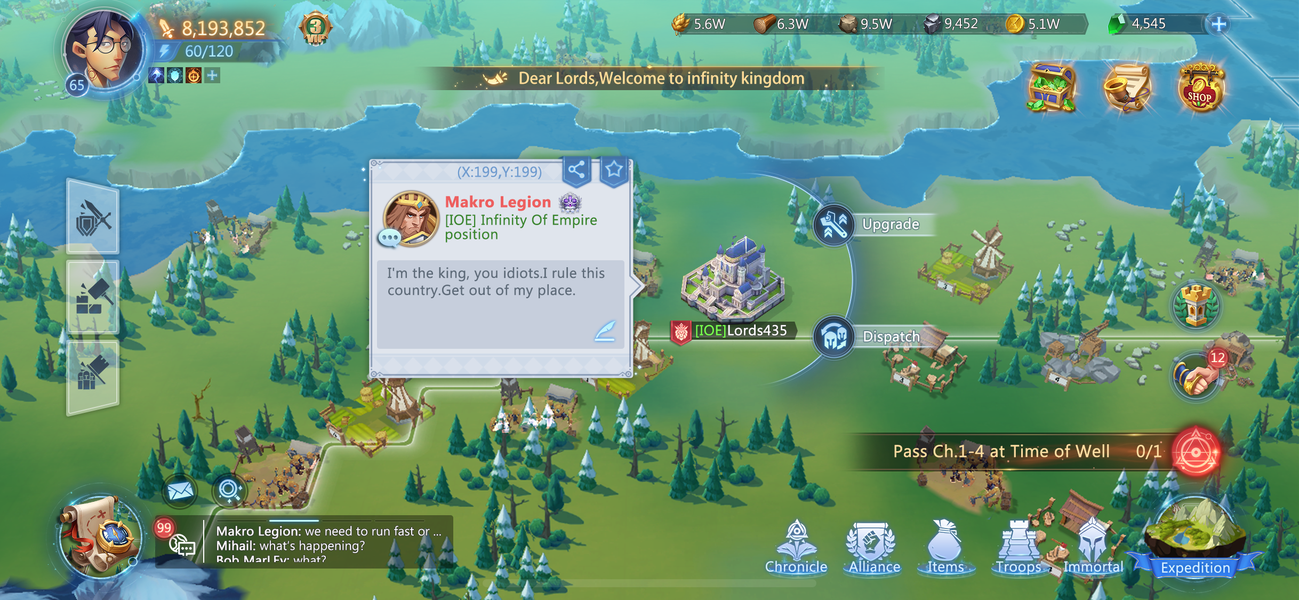Dispatch troops from the castle
1299x600 pixels.
pyautogui.click(x=834, y=337)
